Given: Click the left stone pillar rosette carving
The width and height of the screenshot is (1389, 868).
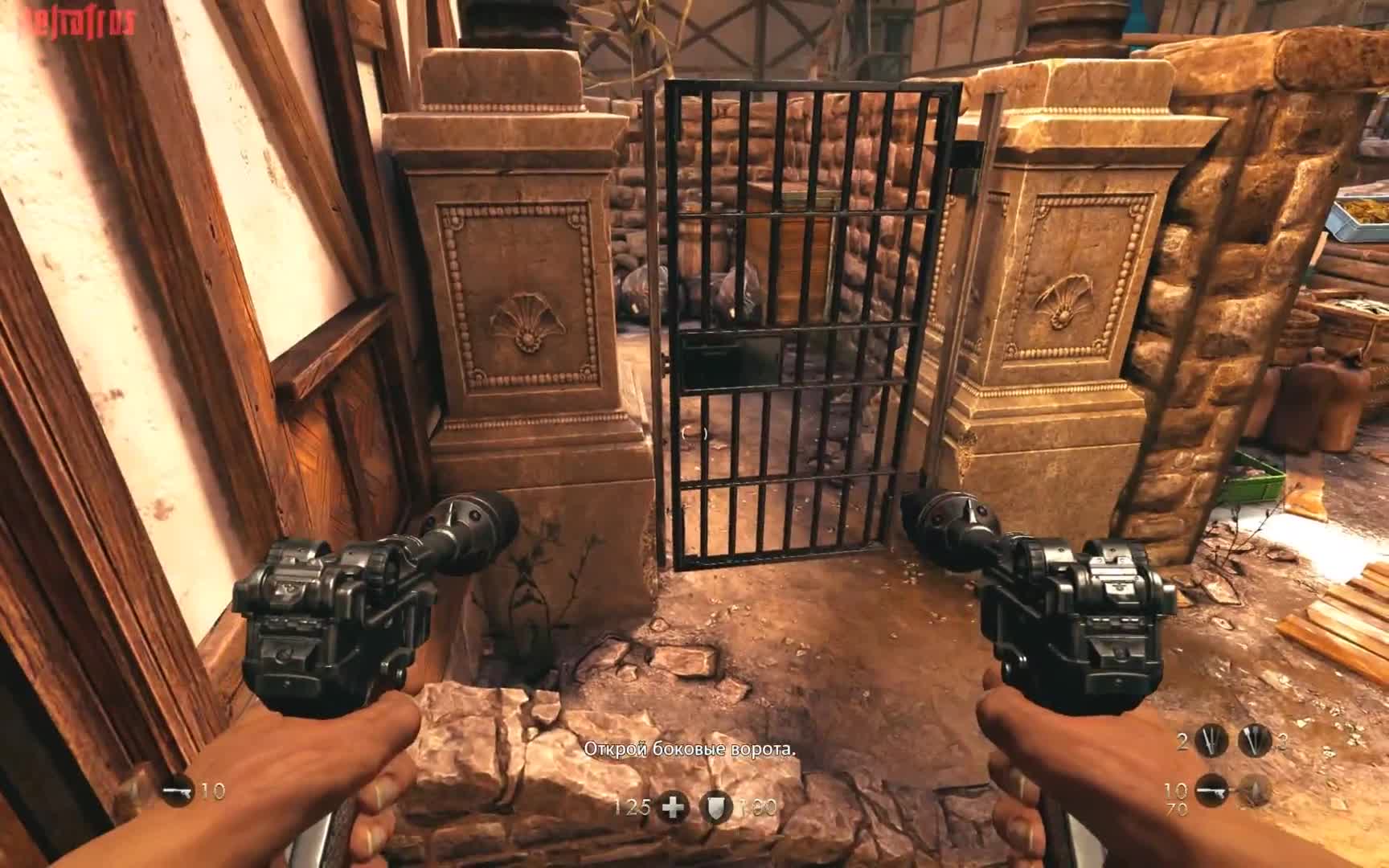Looking at the screenshot, I should click(x=527, y=317).
